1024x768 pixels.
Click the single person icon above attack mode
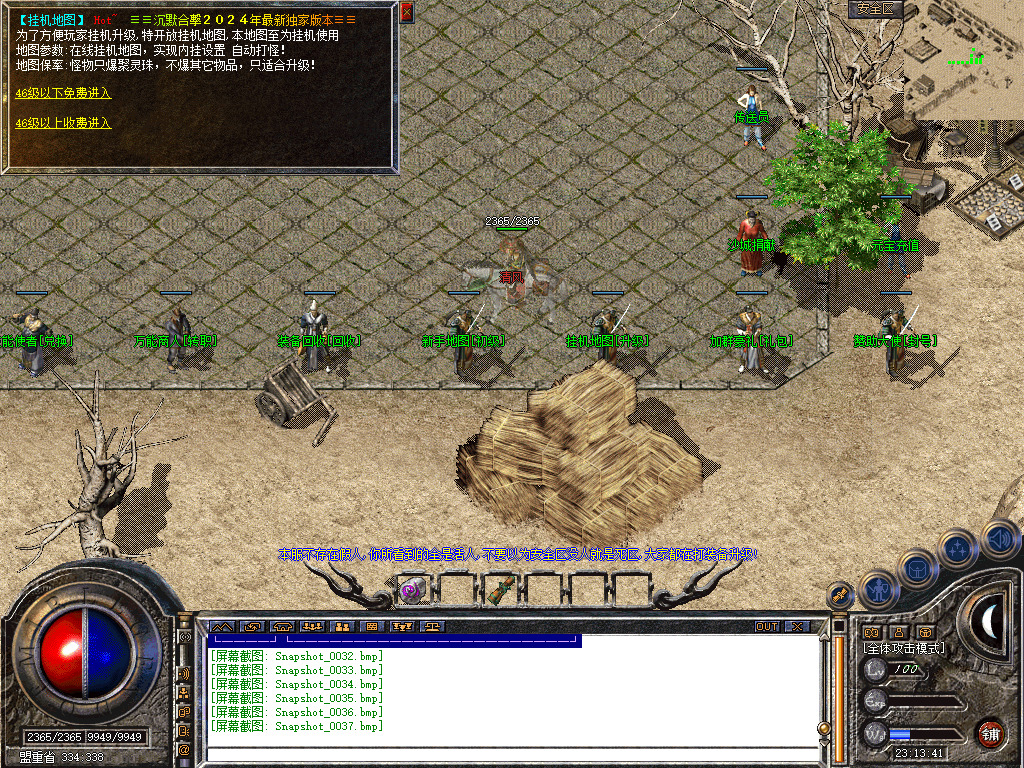pos(898,632)
